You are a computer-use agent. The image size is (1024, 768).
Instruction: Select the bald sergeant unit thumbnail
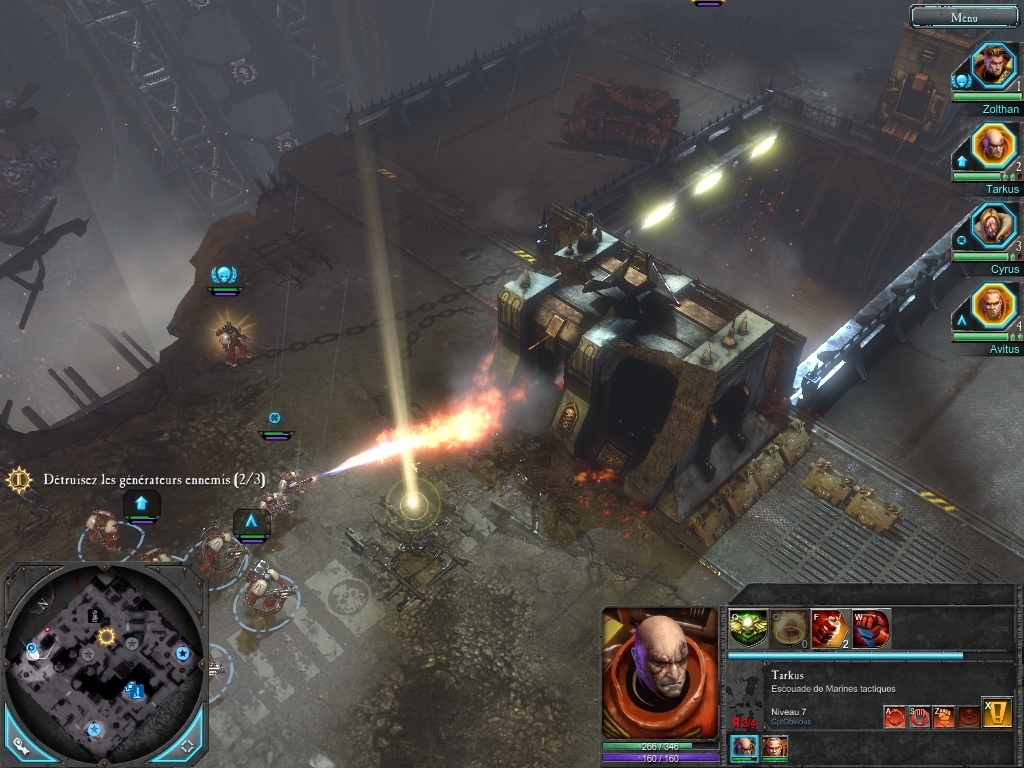(x=745, y=748)
